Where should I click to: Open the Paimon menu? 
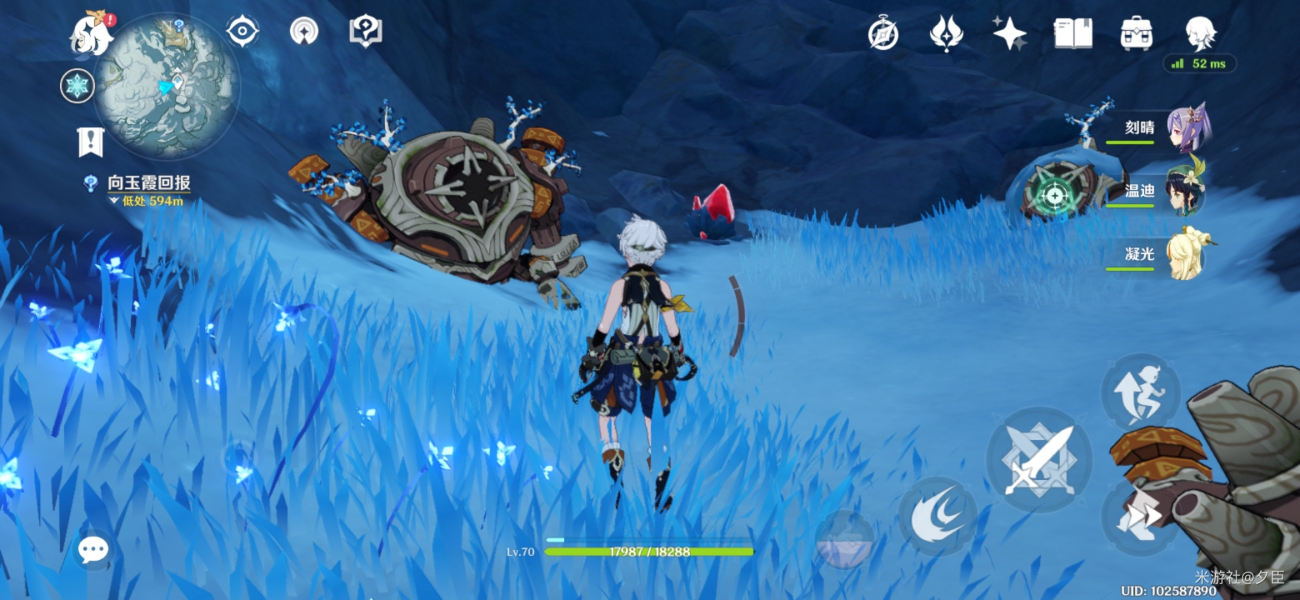point(90,35)
